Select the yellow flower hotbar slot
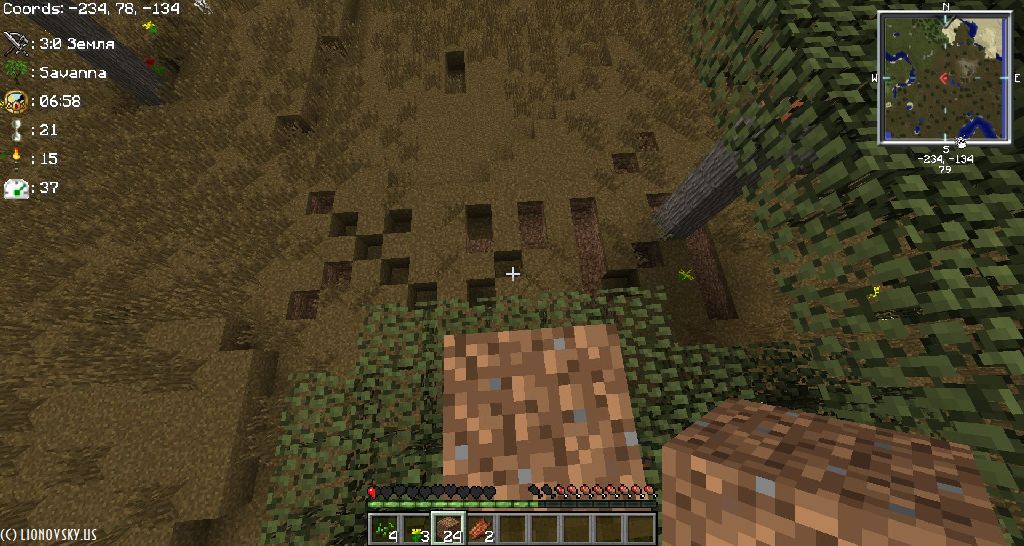 tap(416, 527)
